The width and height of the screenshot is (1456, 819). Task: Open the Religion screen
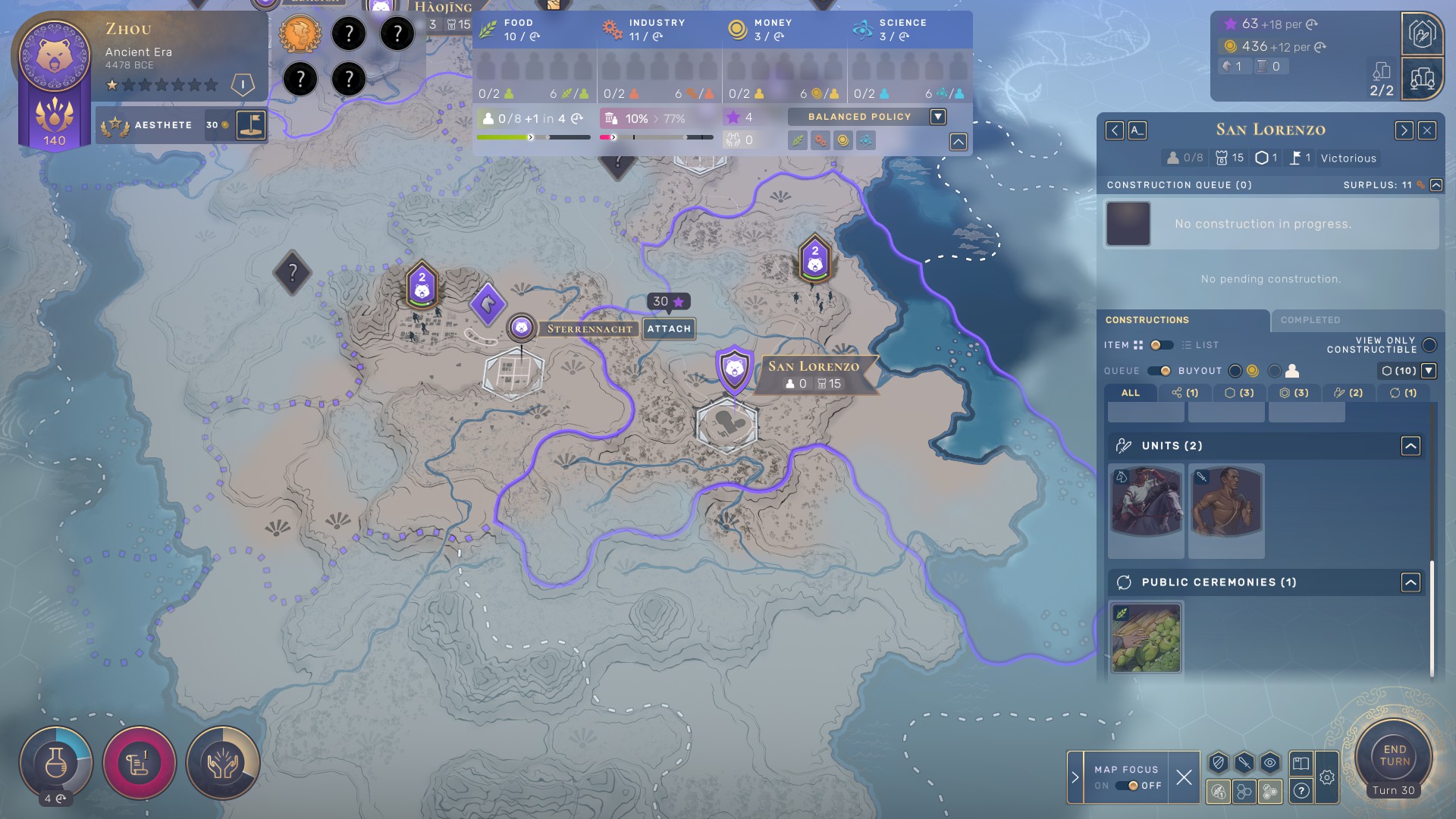point(222,764)
